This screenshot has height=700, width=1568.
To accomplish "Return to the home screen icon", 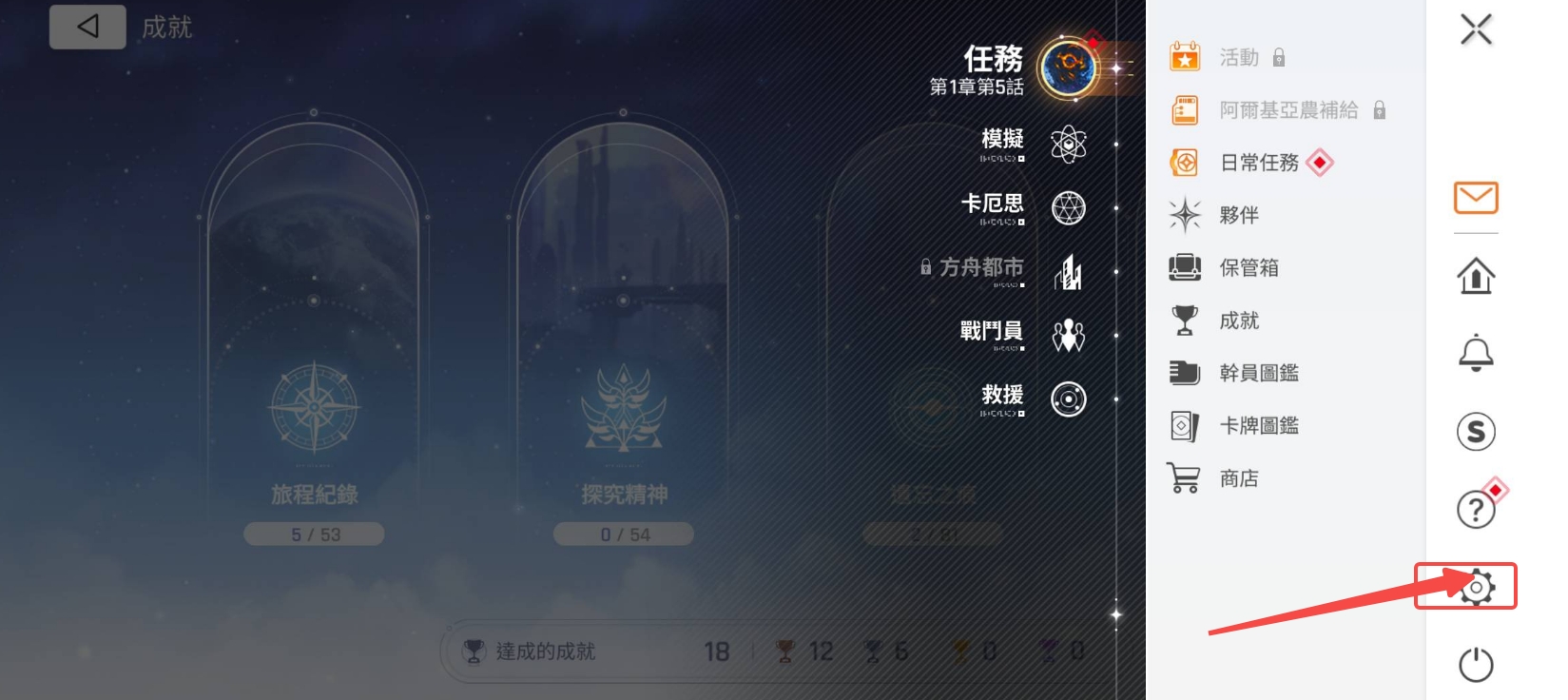I will (1476, 276).
